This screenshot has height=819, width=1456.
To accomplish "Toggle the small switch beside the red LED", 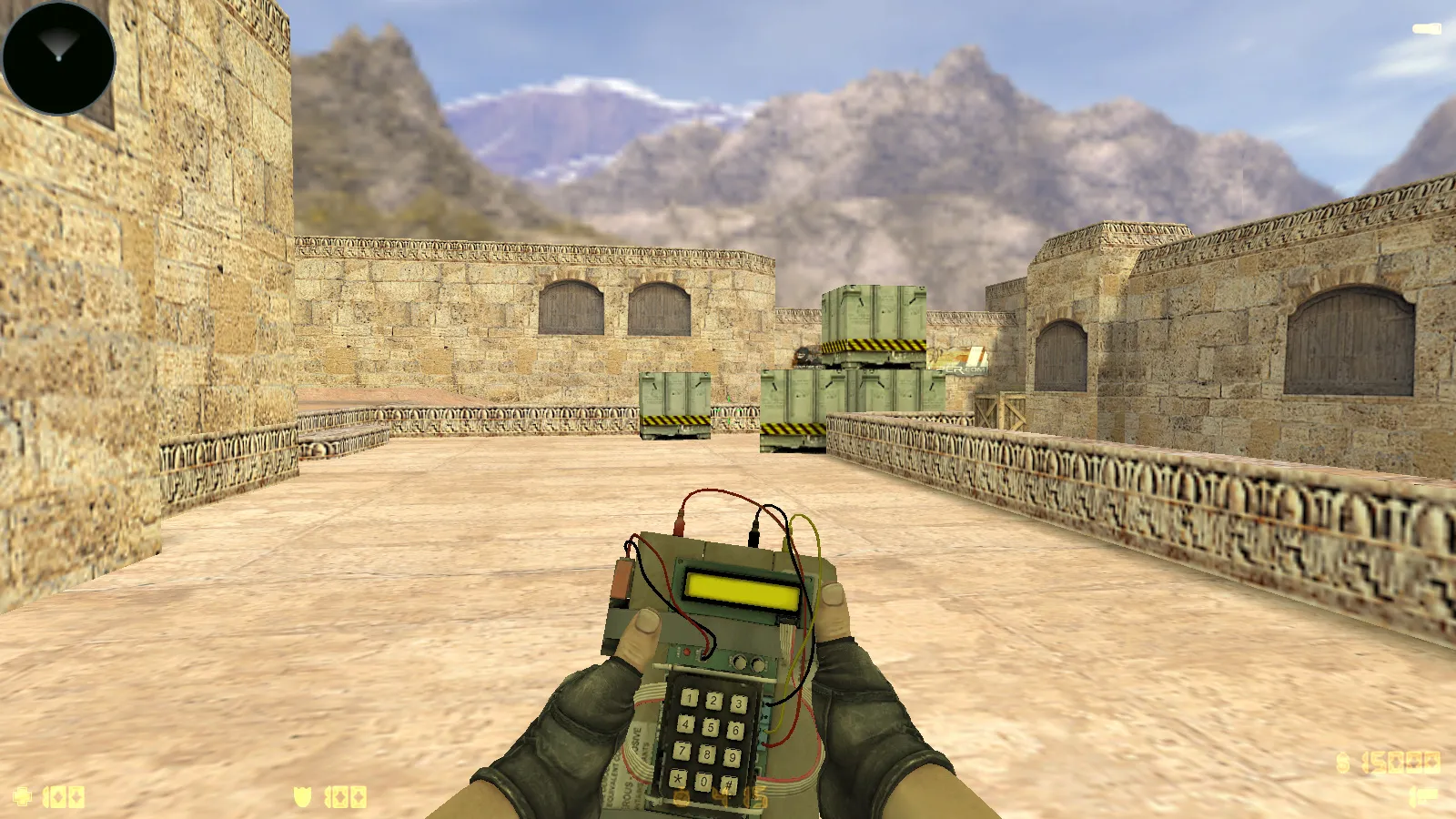I will (701, 657).
